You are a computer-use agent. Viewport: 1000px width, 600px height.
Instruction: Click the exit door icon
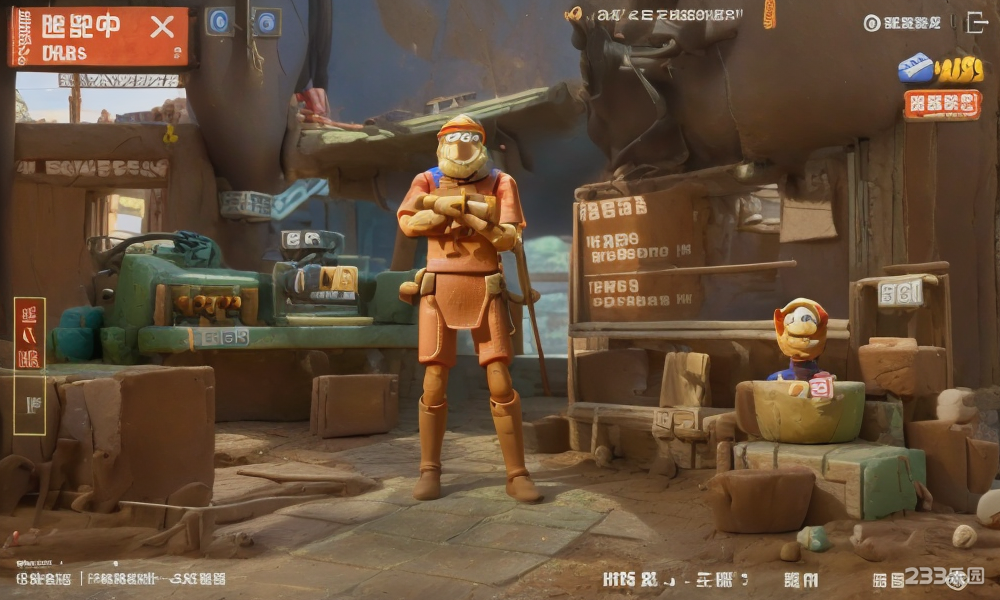point(977,22)
